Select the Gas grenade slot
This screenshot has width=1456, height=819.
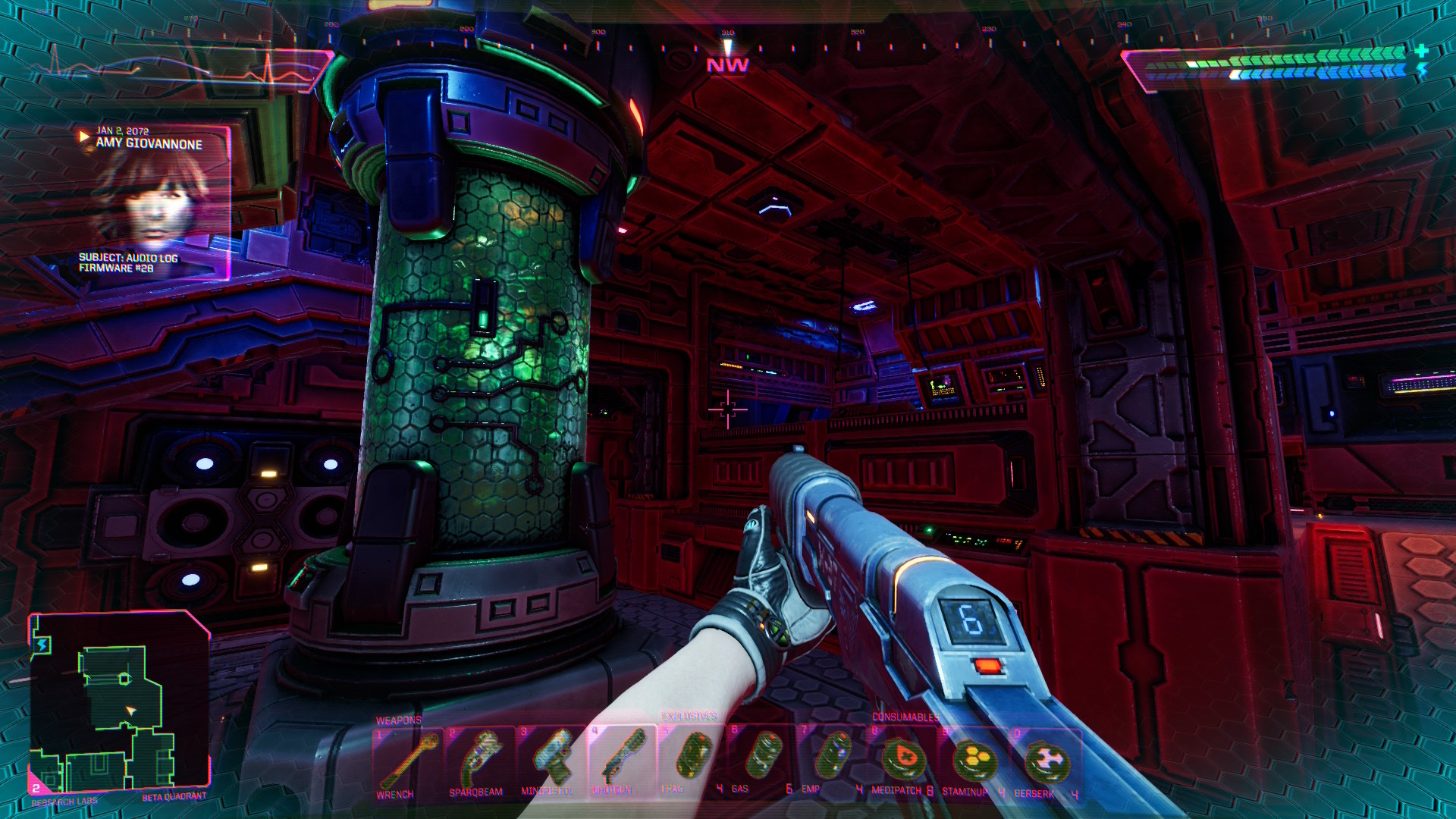761,761
